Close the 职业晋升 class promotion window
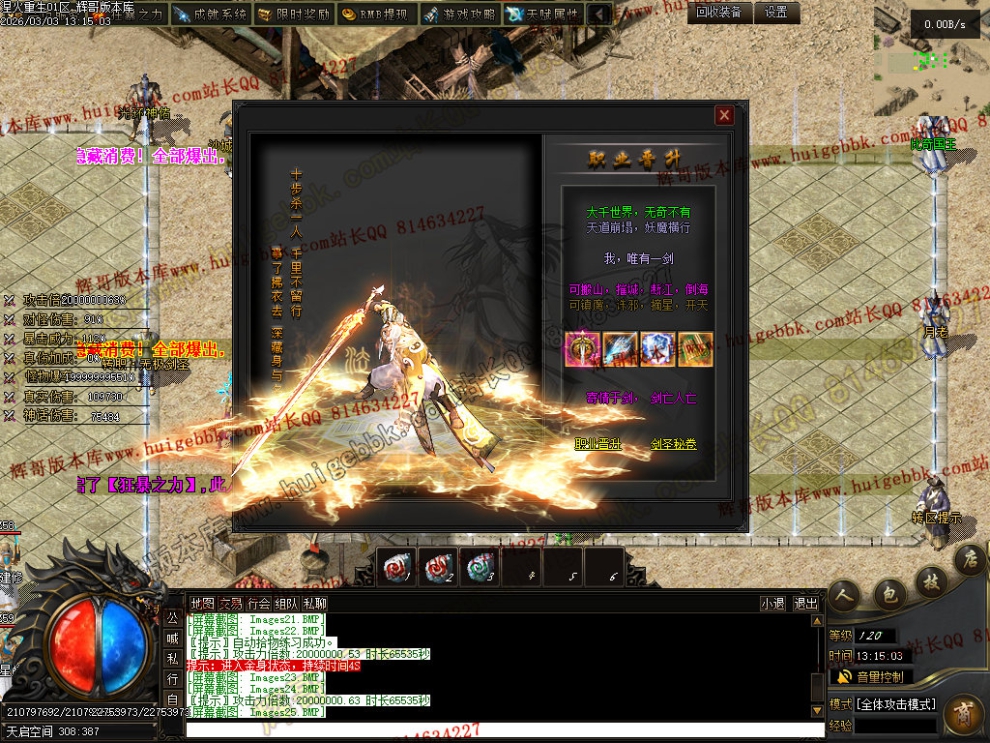990x743 pixels. 724,116
